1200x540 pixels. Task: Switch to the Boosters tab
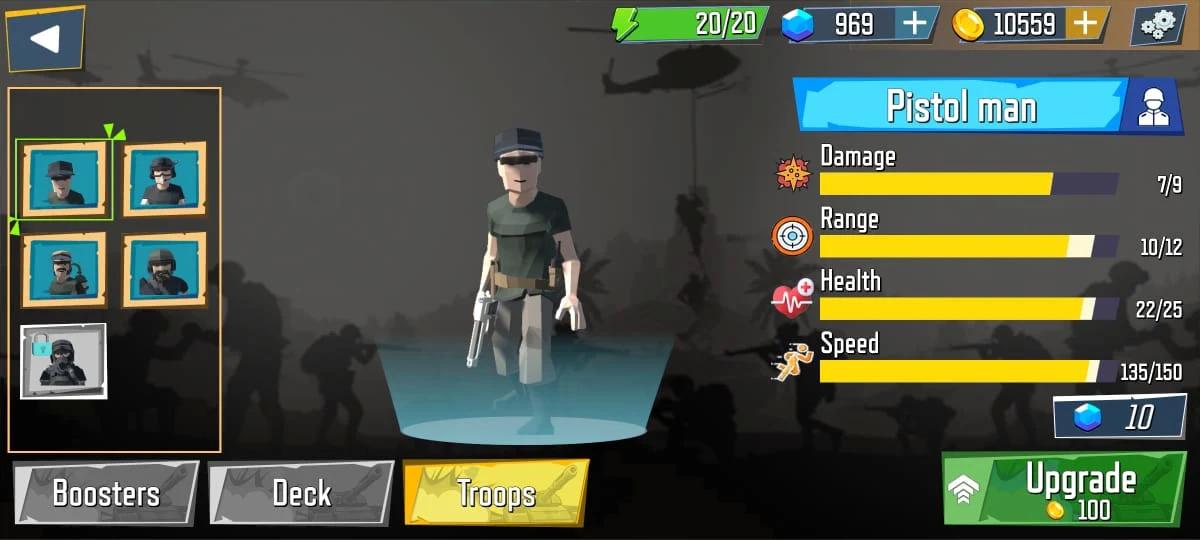point(106,493)
